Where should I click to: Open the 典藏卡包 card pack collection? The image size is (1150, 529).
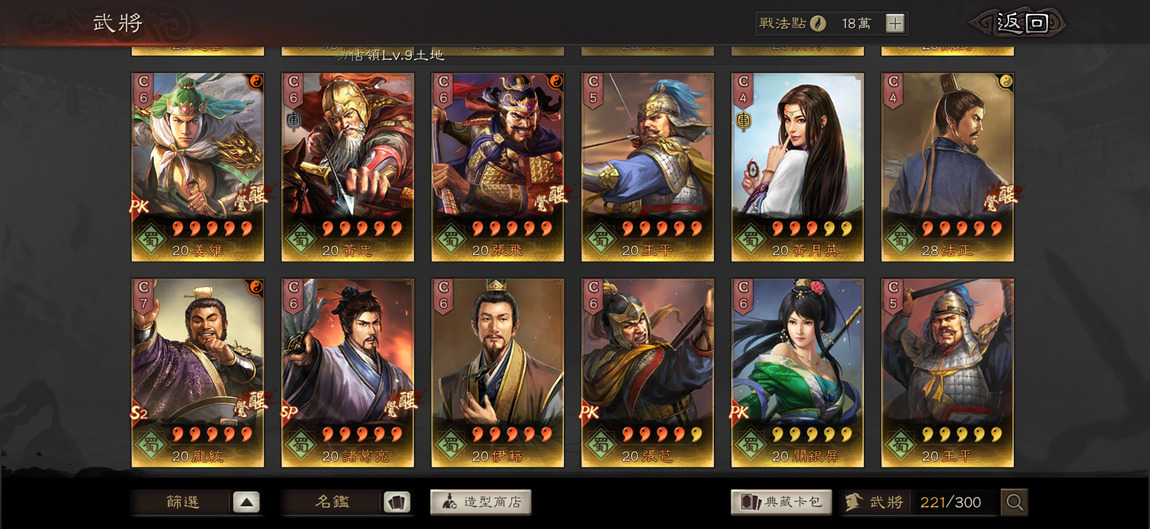point(782,502)
